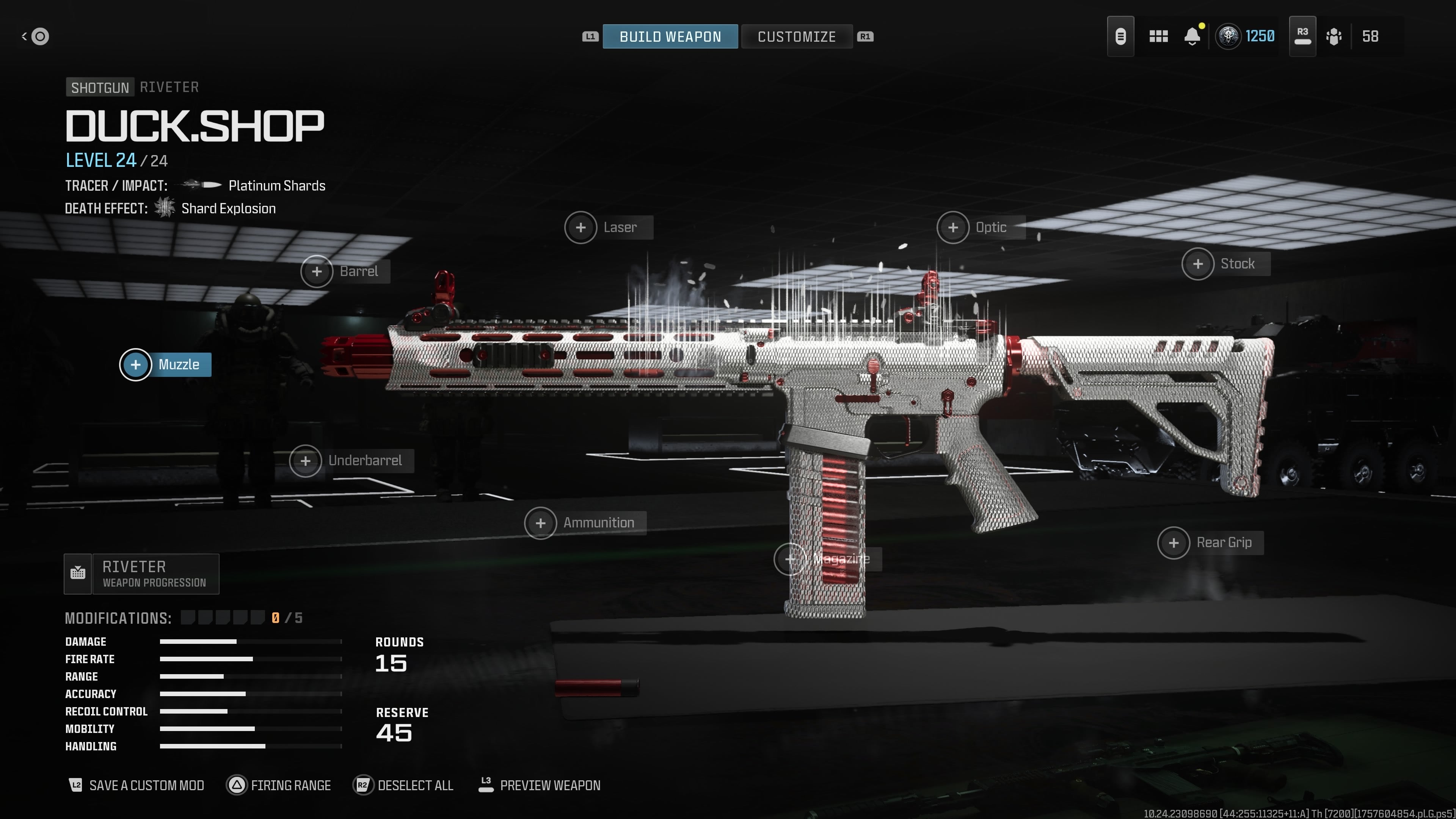Select the Optic attachment slot
Viewport: 1456px width, 819px height.
980,227
